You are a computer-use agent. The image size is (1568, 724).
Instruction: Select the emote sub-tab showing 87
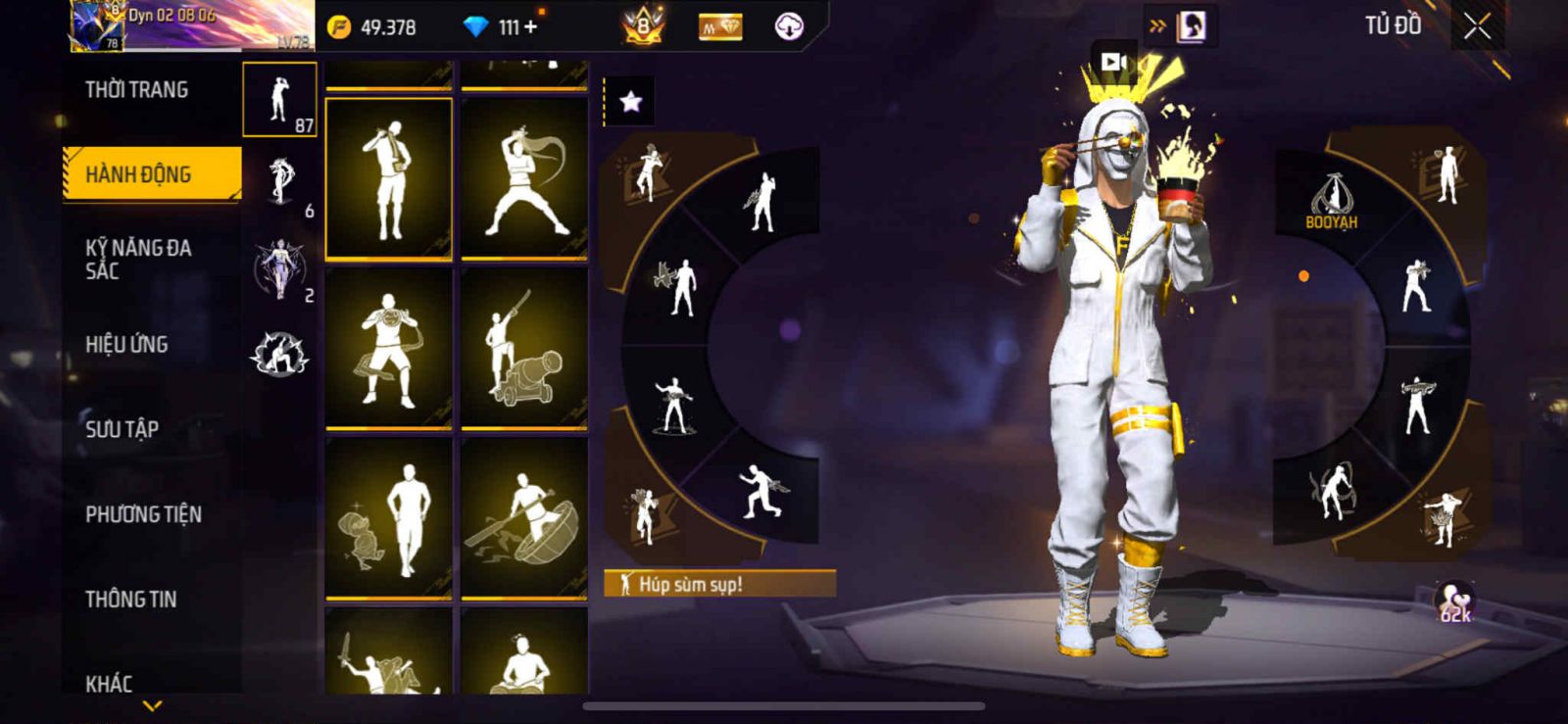[280, 100]
